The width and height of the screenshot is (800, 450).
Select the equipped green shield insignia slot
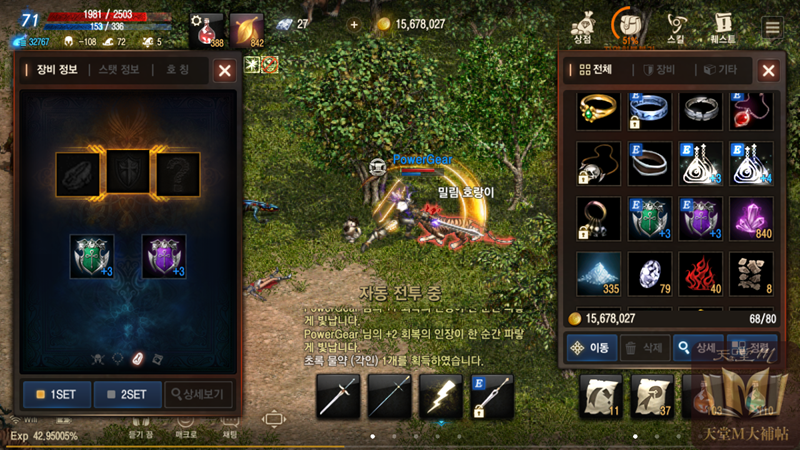click(x=92, y=256)
